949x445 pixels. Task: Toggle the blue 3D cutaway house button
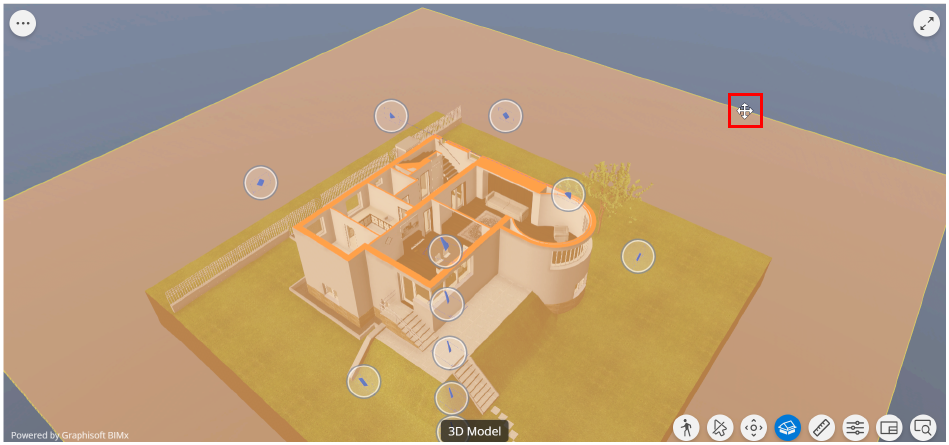click(787, 428)
